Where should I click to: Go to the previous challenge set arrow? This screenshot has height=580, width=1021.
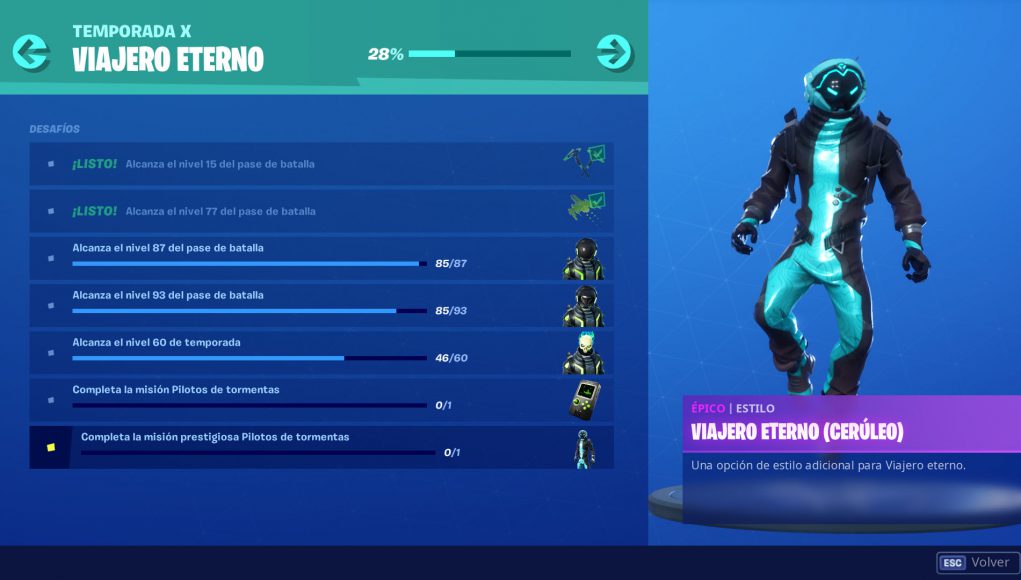click(x=31, y=51)
